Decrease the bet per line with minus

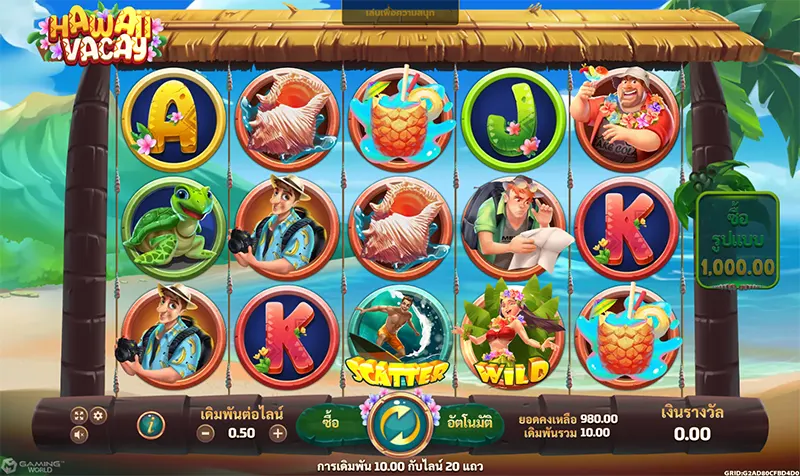pos(204,433)
